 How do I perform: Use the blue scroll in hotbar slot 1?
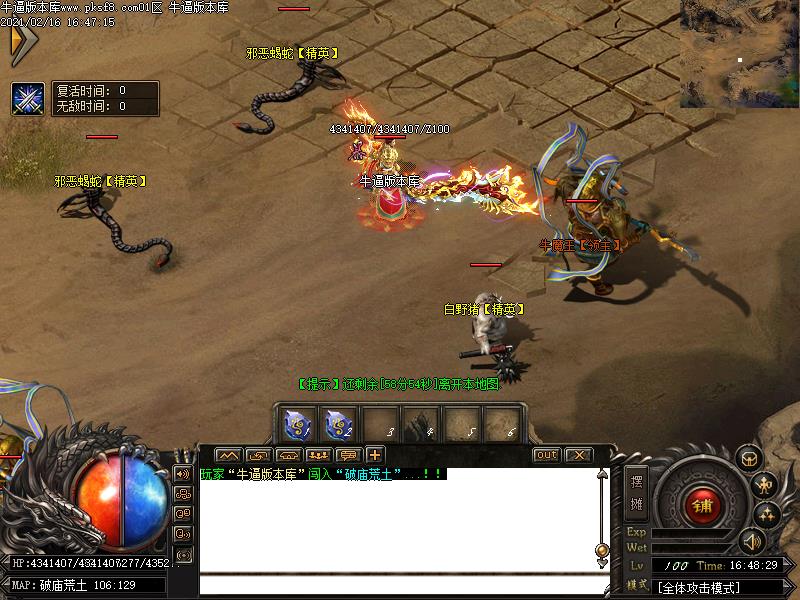click(x=299, y=425)
